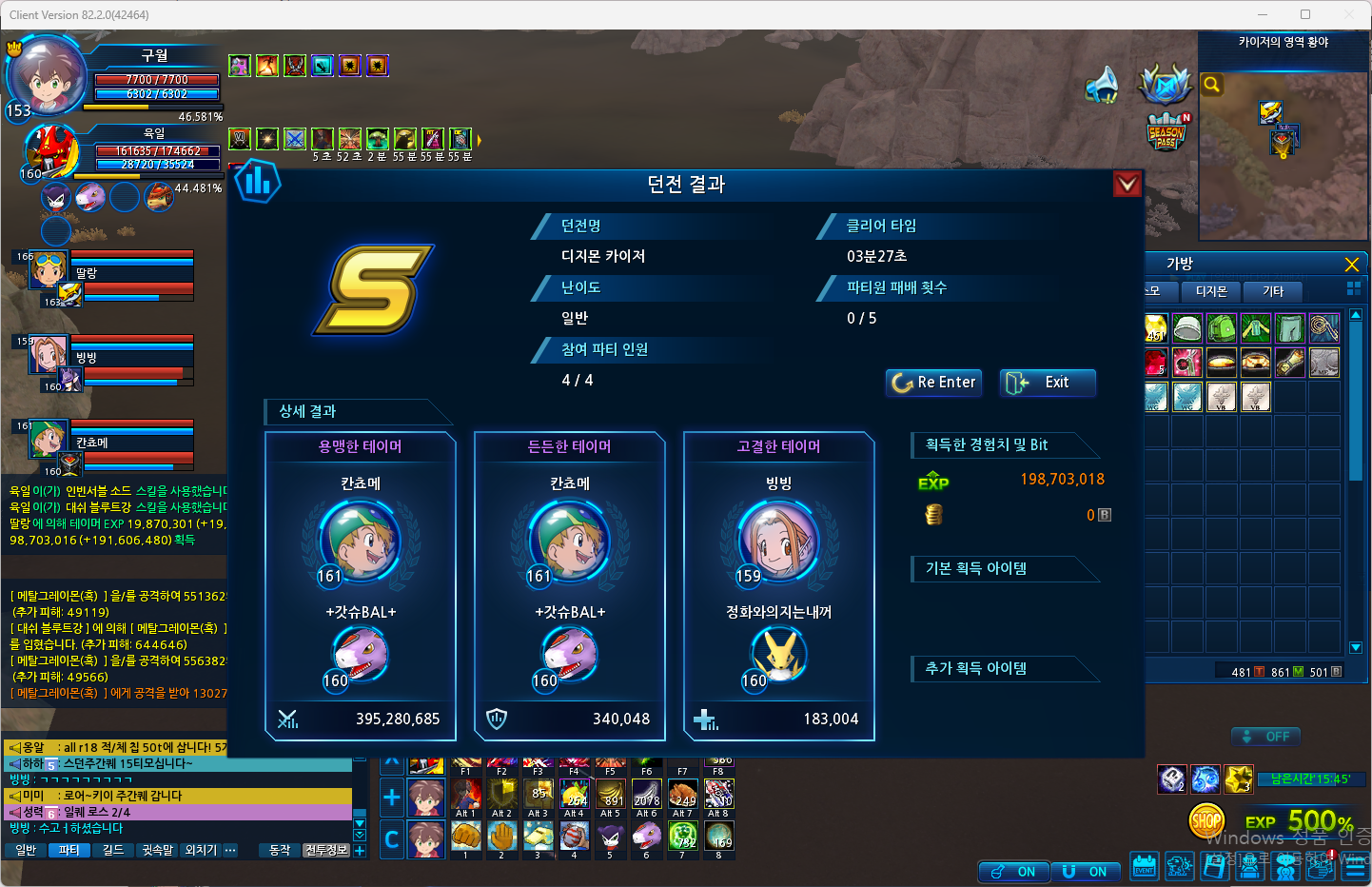Collapse the dungeon result window with the red arrow
This screenshot has height=887, width=1372.
(1127, 184)
